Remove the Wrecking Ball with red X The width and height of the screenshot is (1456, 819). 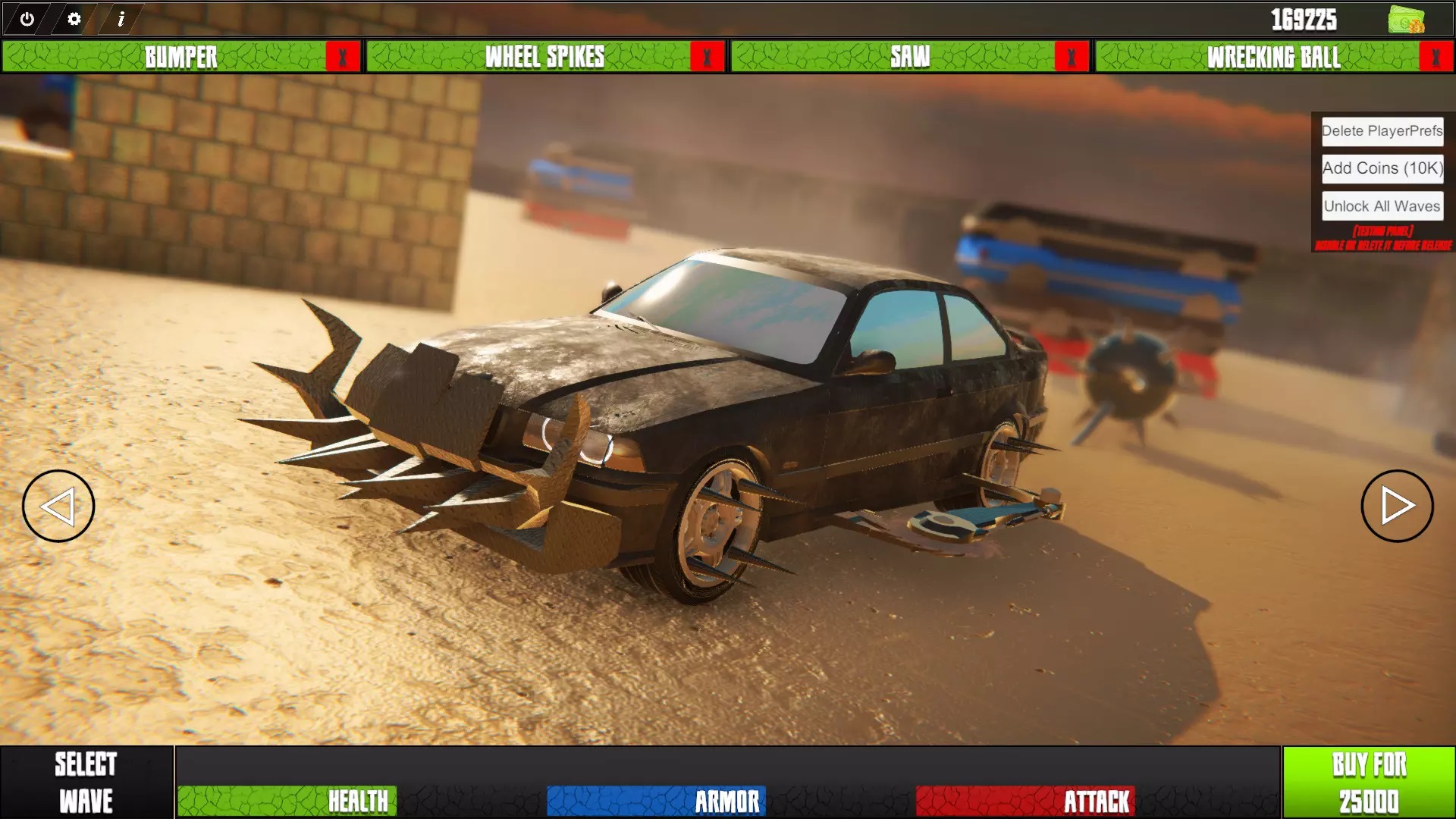[x=1436, y=57]
